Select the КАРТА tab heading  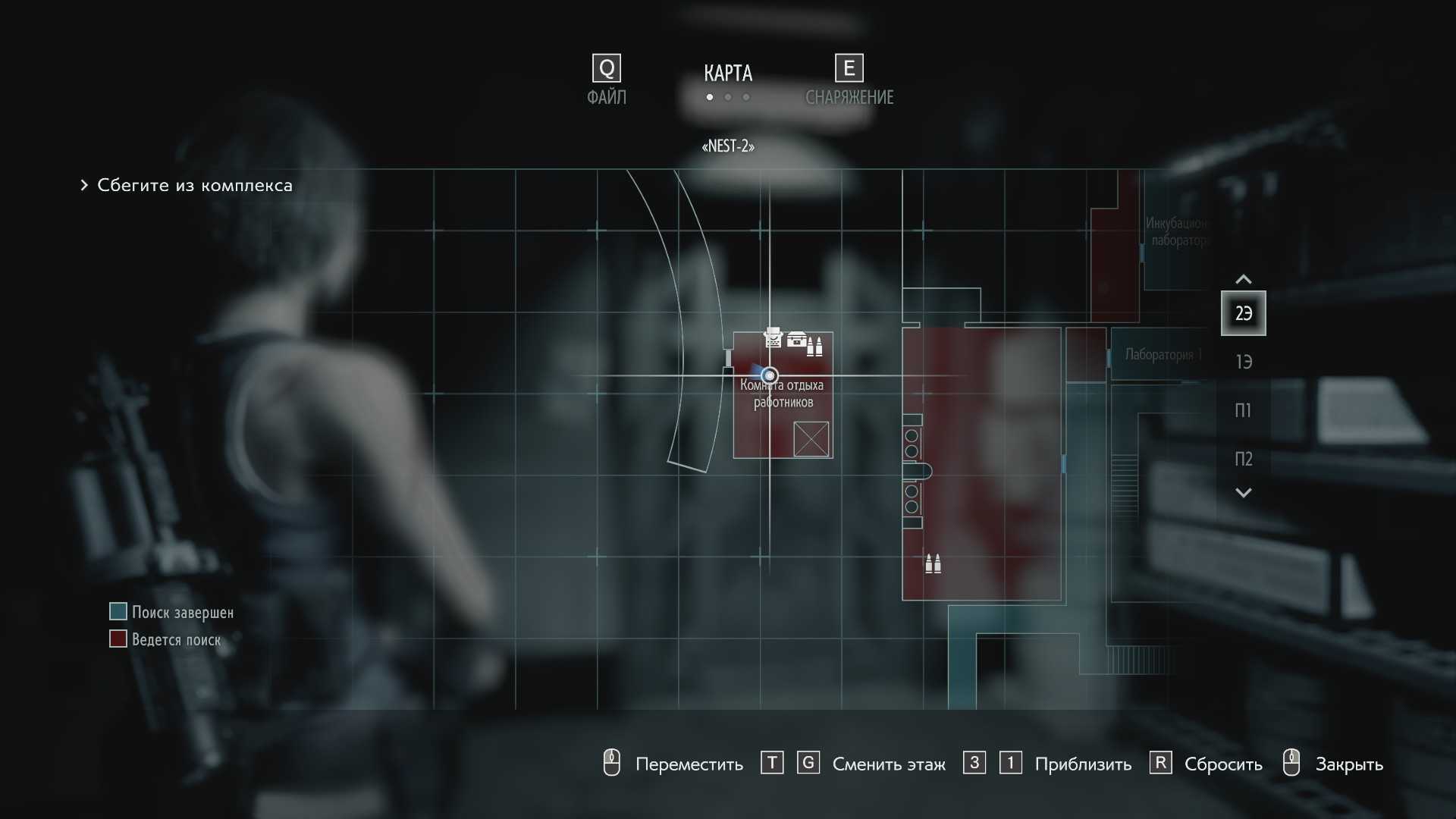coord(728,74)
